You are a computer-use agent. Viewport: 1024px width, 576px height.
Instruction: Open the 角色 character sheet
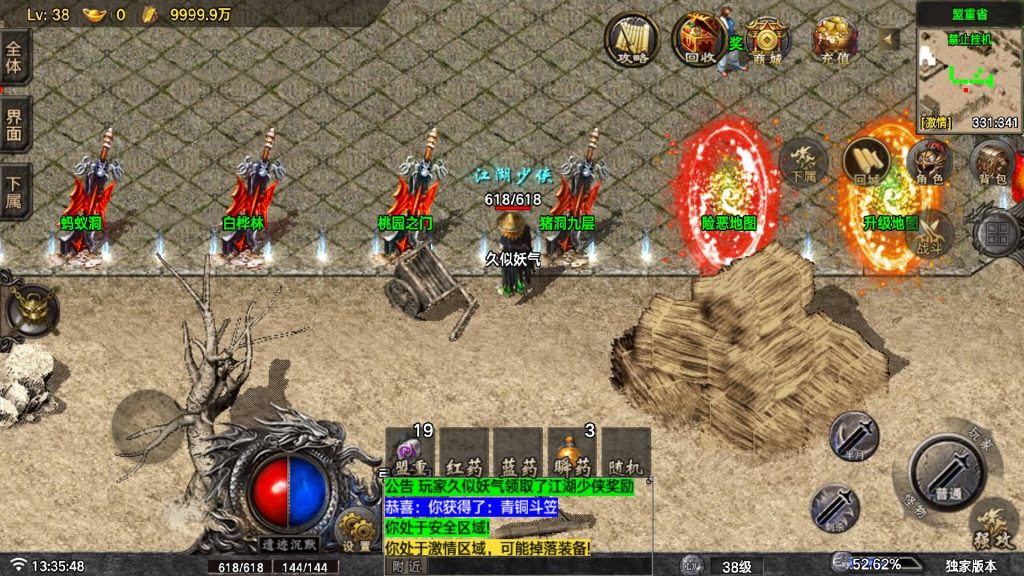(x=929, y=161)
